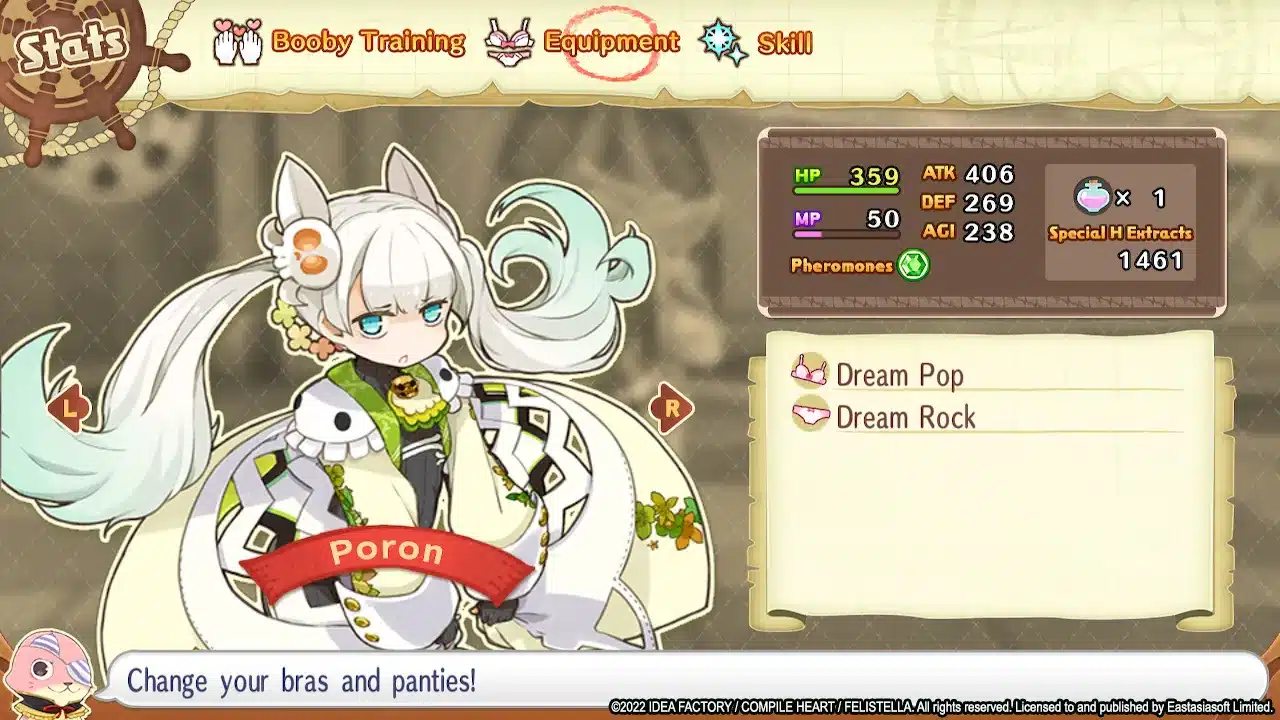Click the Poron name ribbon banner
This screenshot has height=720, width=1280.
(385, 552)
